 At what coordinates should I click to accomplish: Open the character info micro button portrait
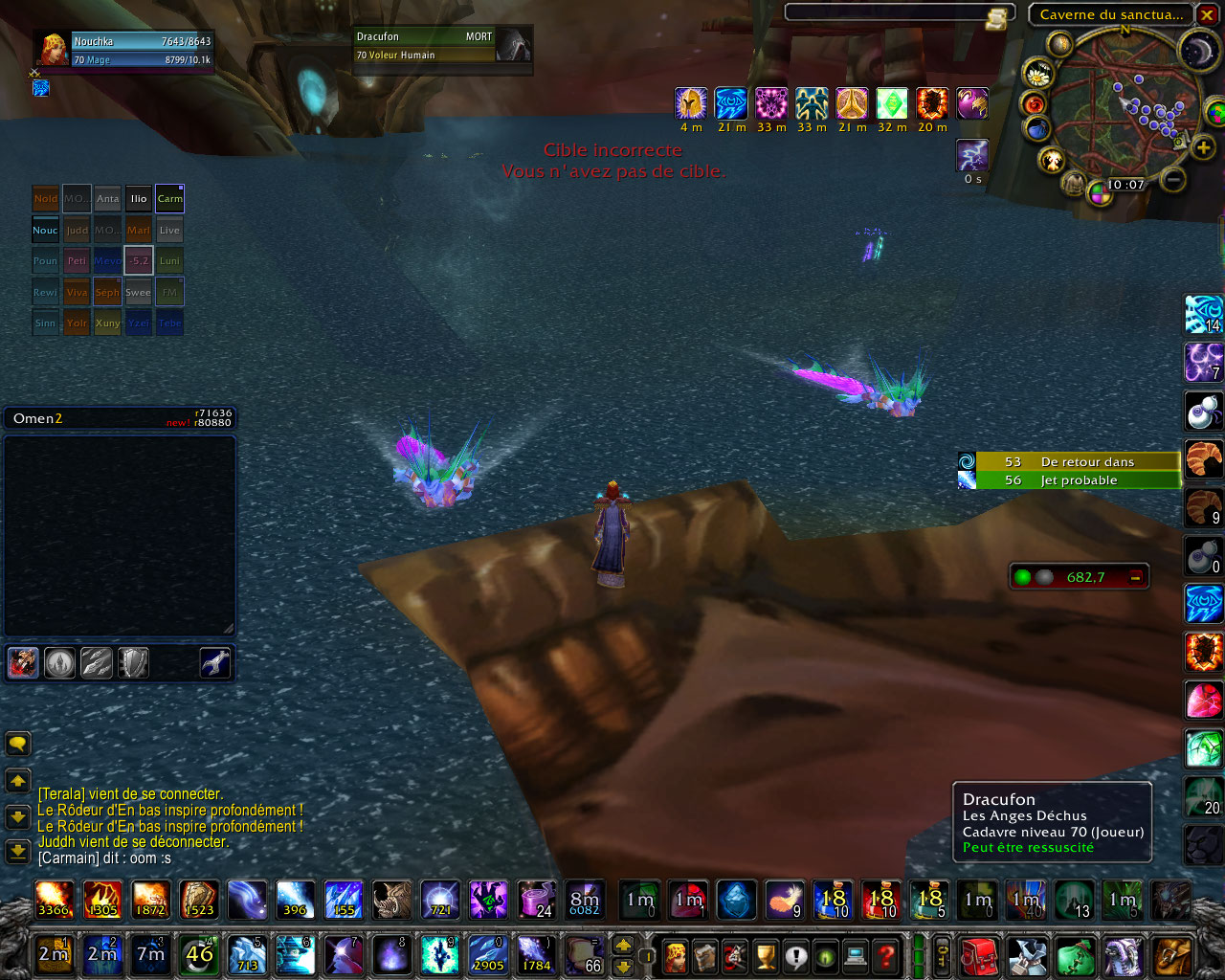click(676, 955)
